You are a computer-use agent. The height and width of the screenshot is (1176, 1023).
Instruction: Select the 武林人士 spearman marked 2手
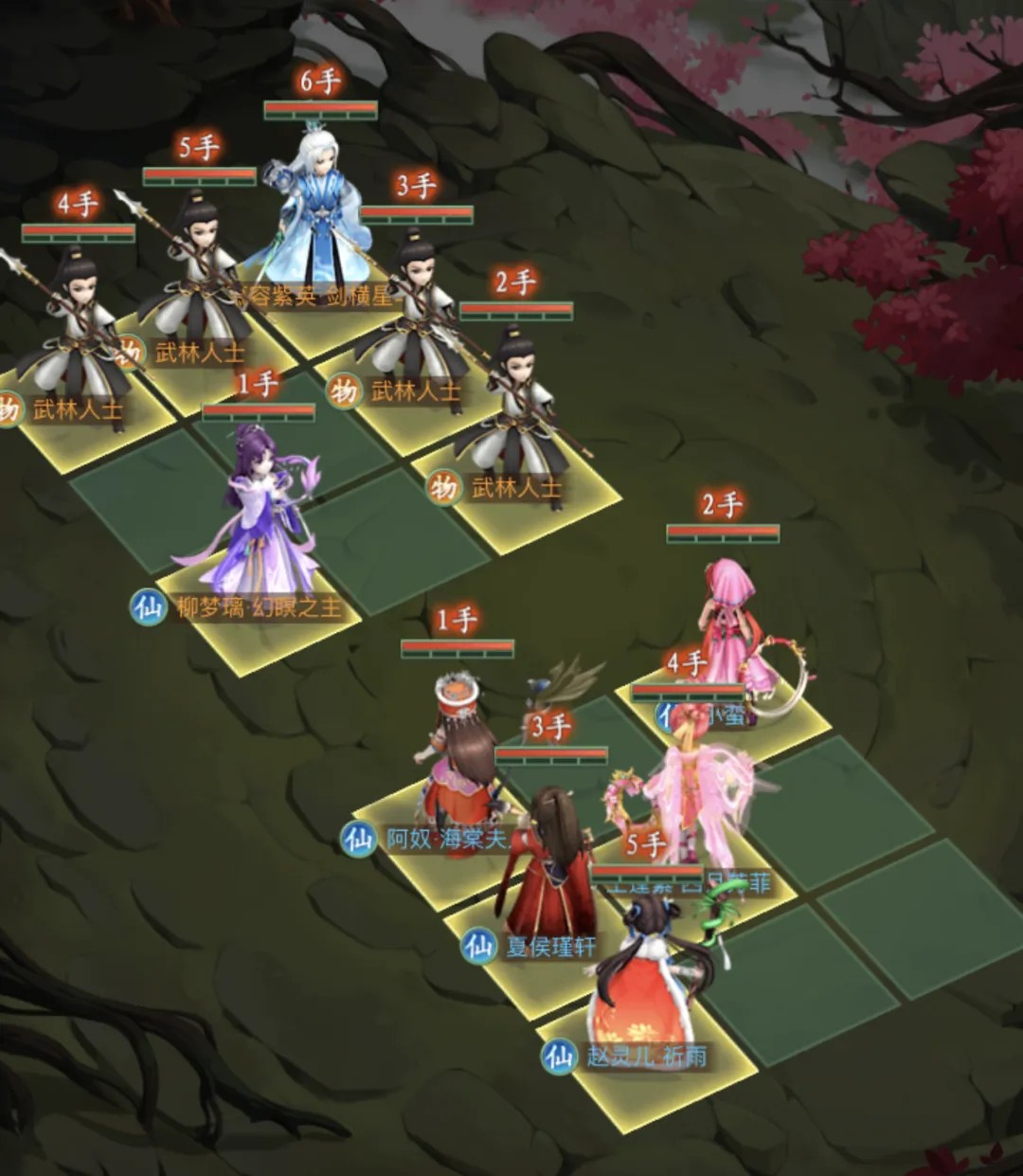[517, 407]
